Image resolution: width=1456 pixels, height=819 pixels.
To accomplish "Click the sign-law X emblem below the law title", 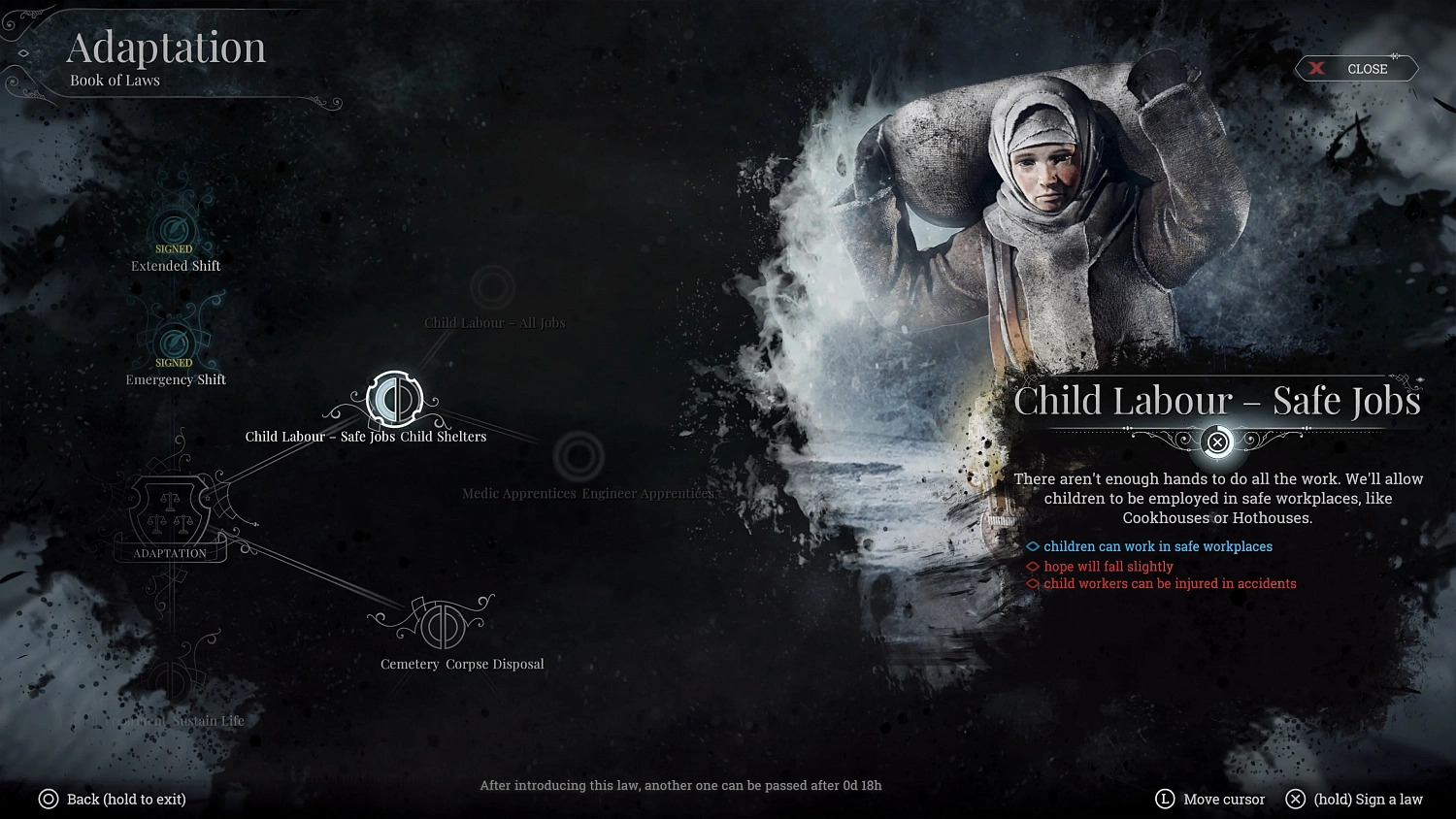I will 1217,442.
